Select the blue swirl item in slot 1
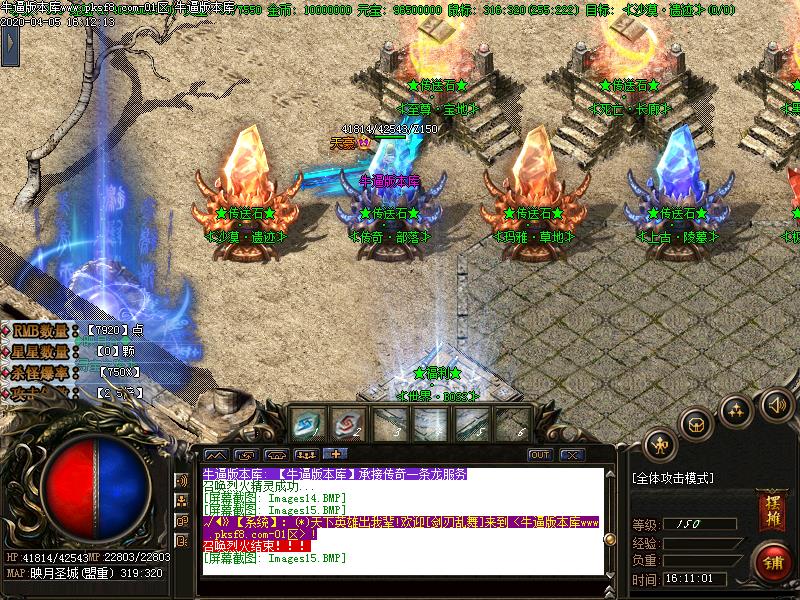 (305, 424)
